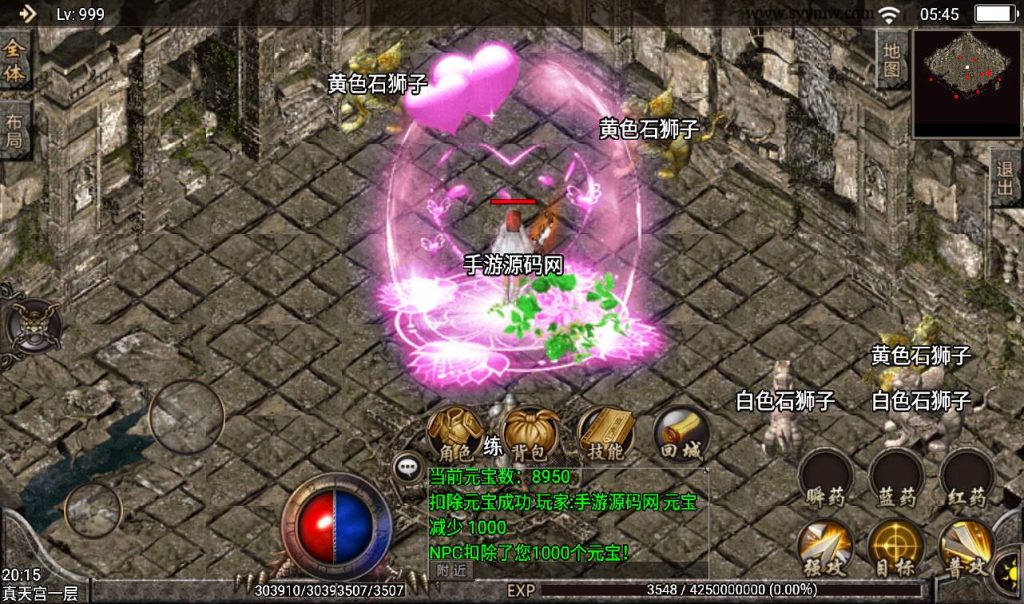Select the 目标 target crosshair button
The image size is (1024, 604).
coord(896,548)
